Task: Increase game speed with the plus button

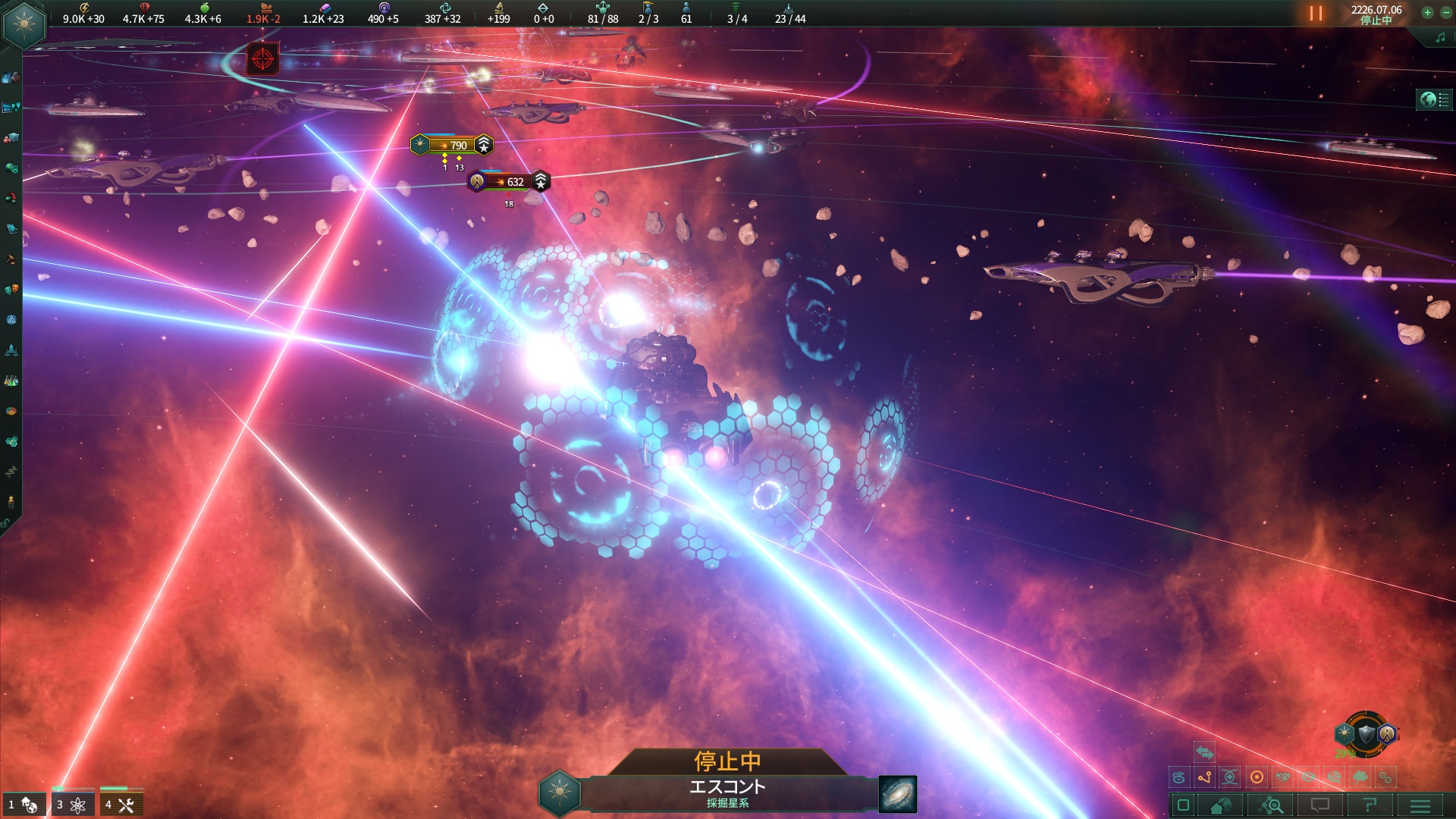Action: (x=1427, y=12)
